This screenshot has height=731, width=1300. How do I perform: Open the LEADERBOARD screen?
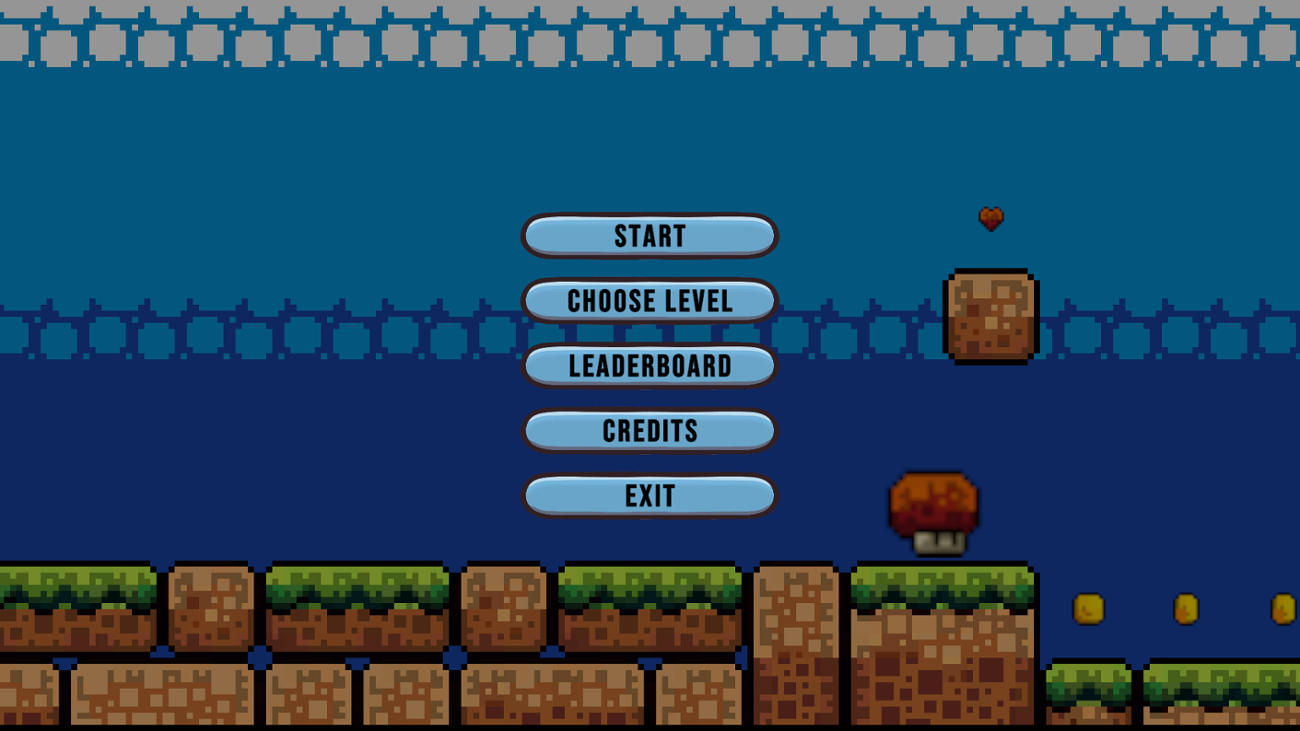click(x=649, y=366)
